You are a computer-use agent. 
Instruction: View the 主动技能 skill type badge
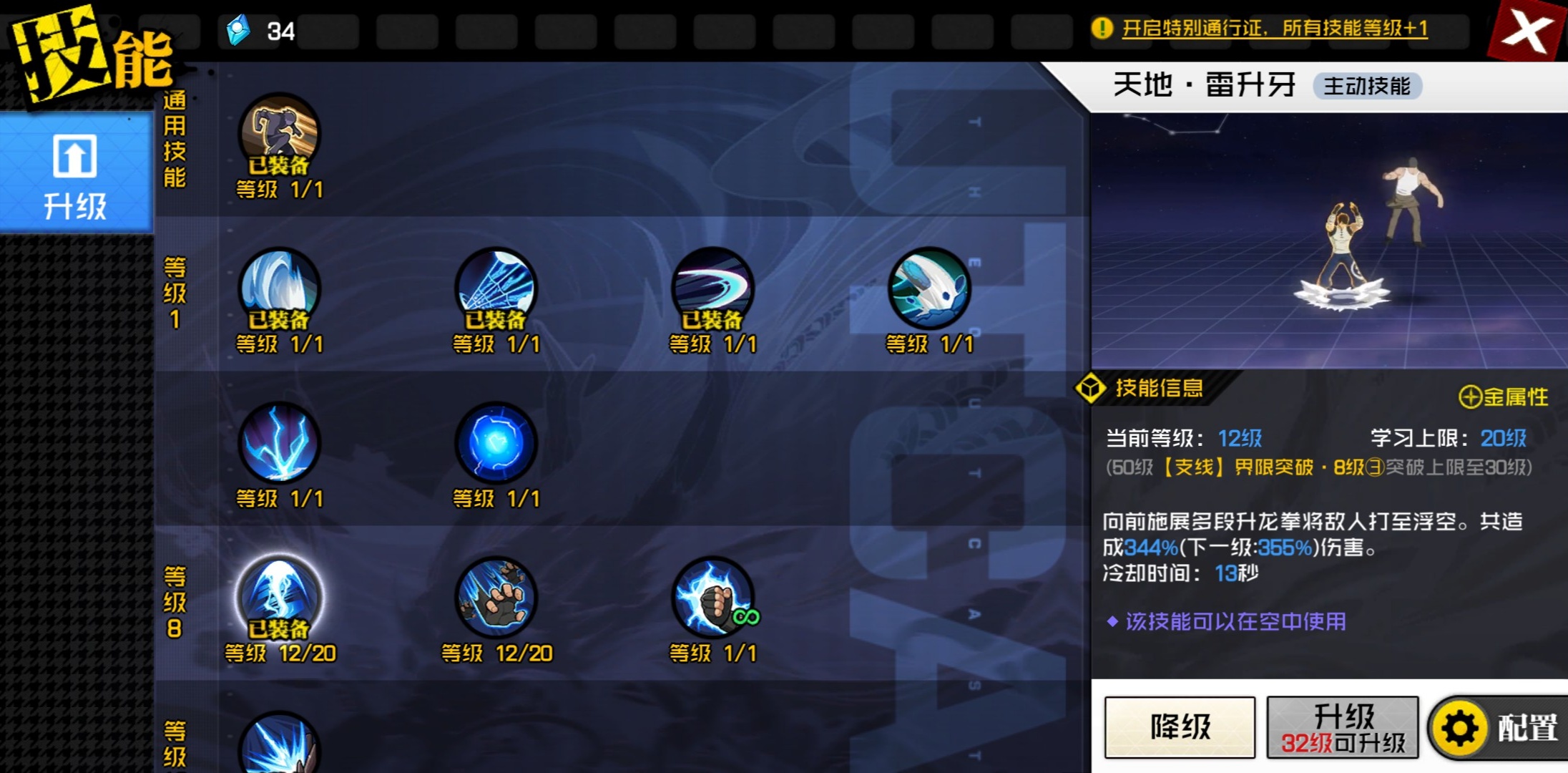click(x=1368, y=86)
